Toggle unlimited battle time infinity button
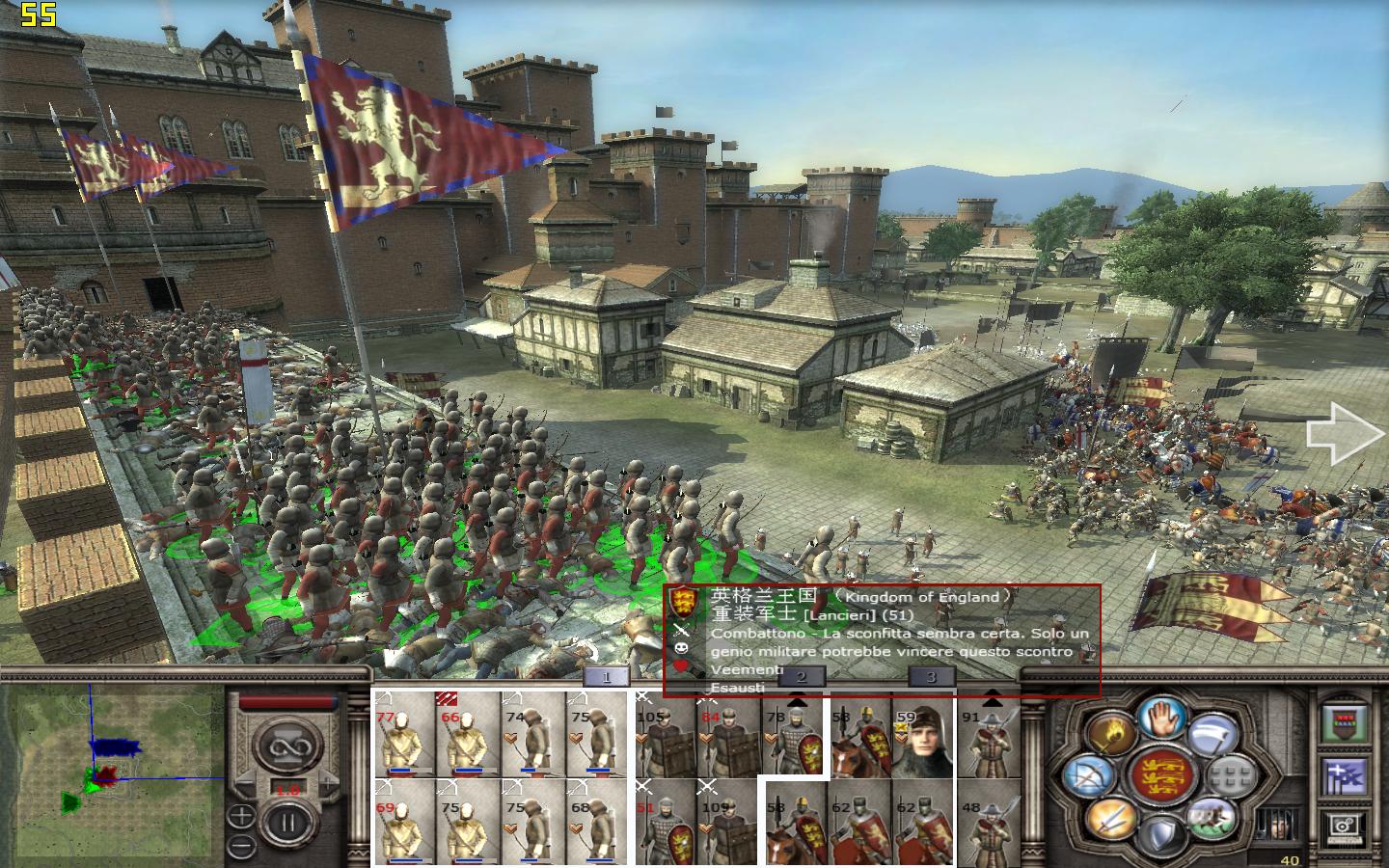1389x868 pixels. [x=287, y=746]
